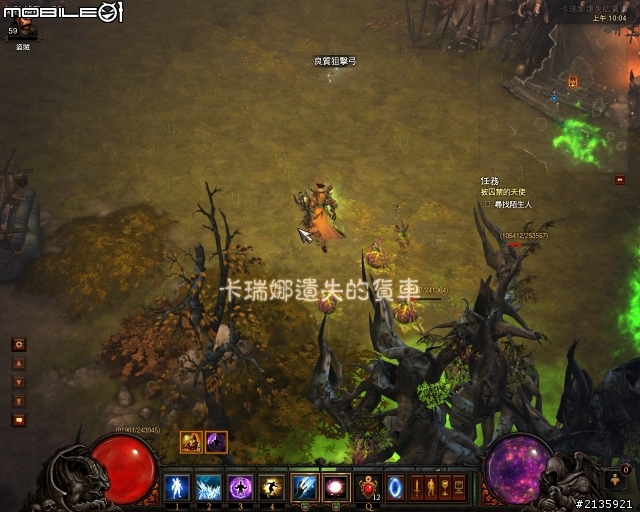Use the purple circle figure skill

240,488
